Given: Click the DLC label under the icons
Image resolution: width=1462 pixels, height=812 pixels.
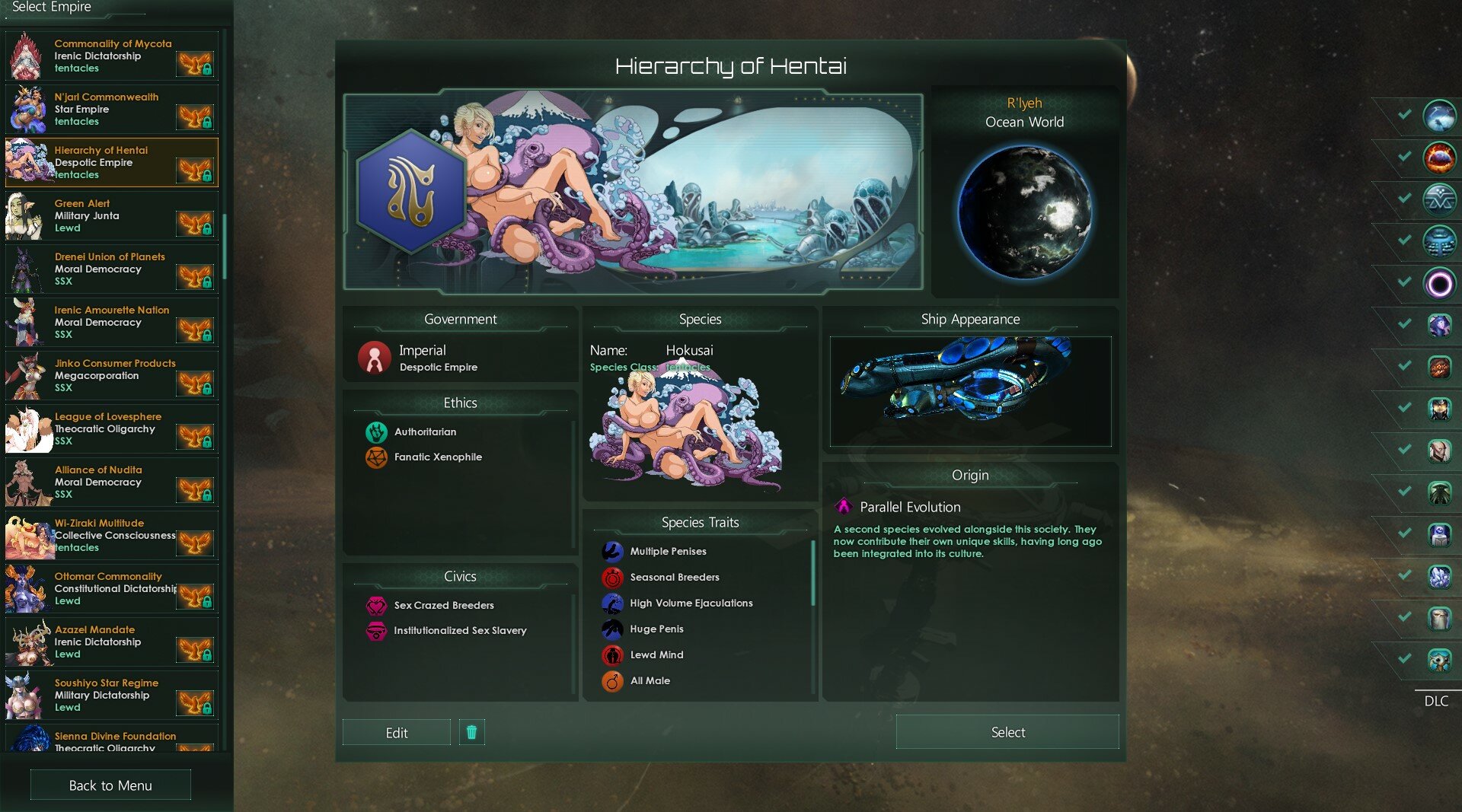Looking at the screenshot, I should click(x=1436, y=701).
